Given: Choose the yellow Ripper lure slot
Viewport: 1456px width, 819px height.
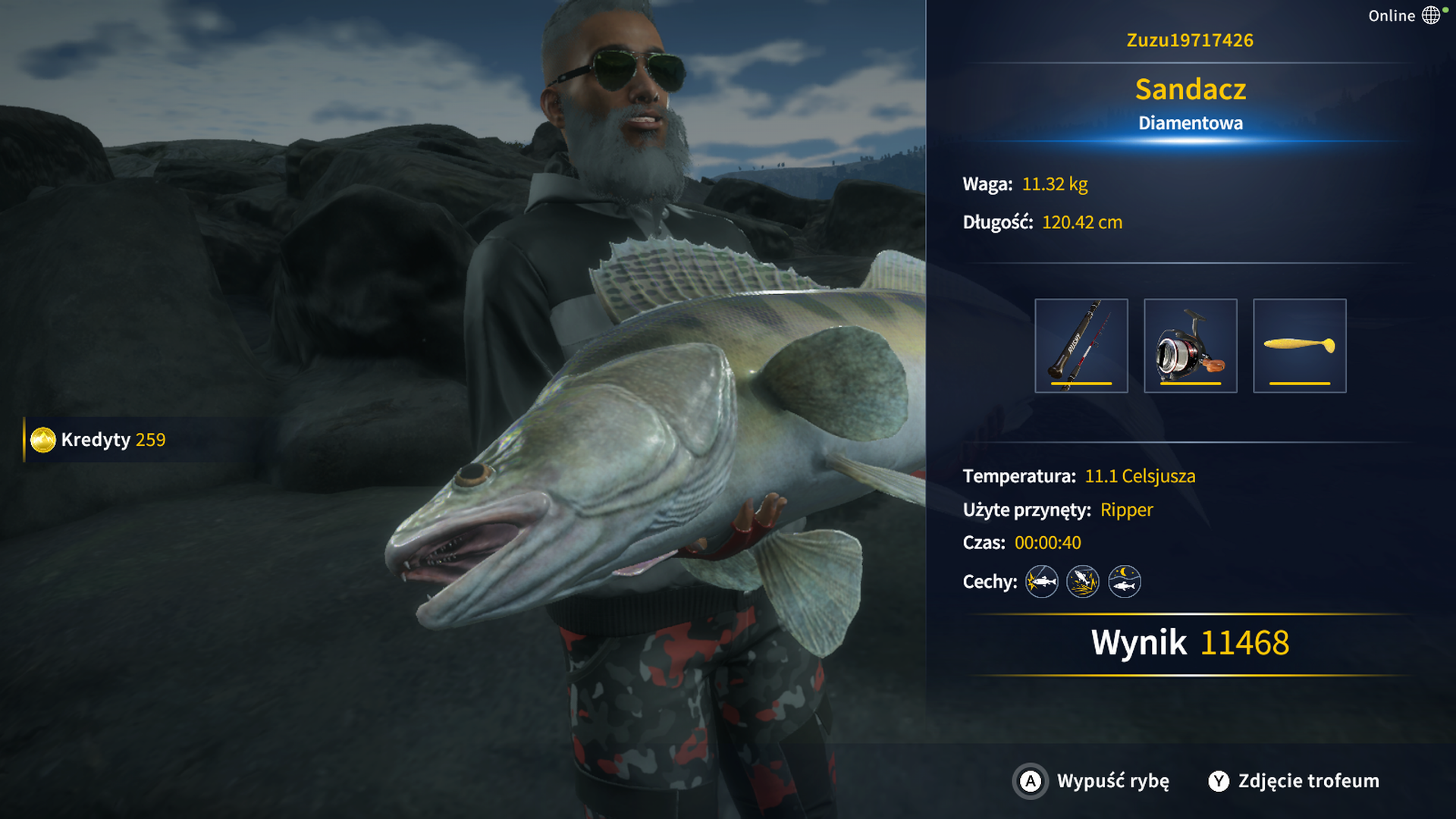Looking at the screenshot, I should point(1299,346).
